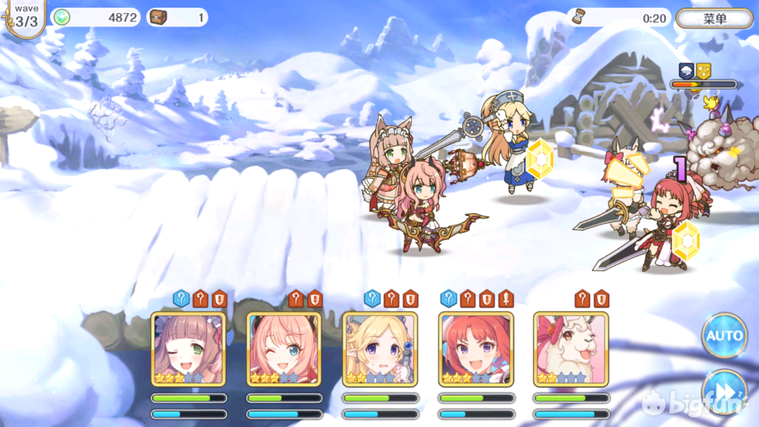This screenshot has height=427, width=759.
Task: Toggle the fast-forward speed button
Action: coord(724,390)
